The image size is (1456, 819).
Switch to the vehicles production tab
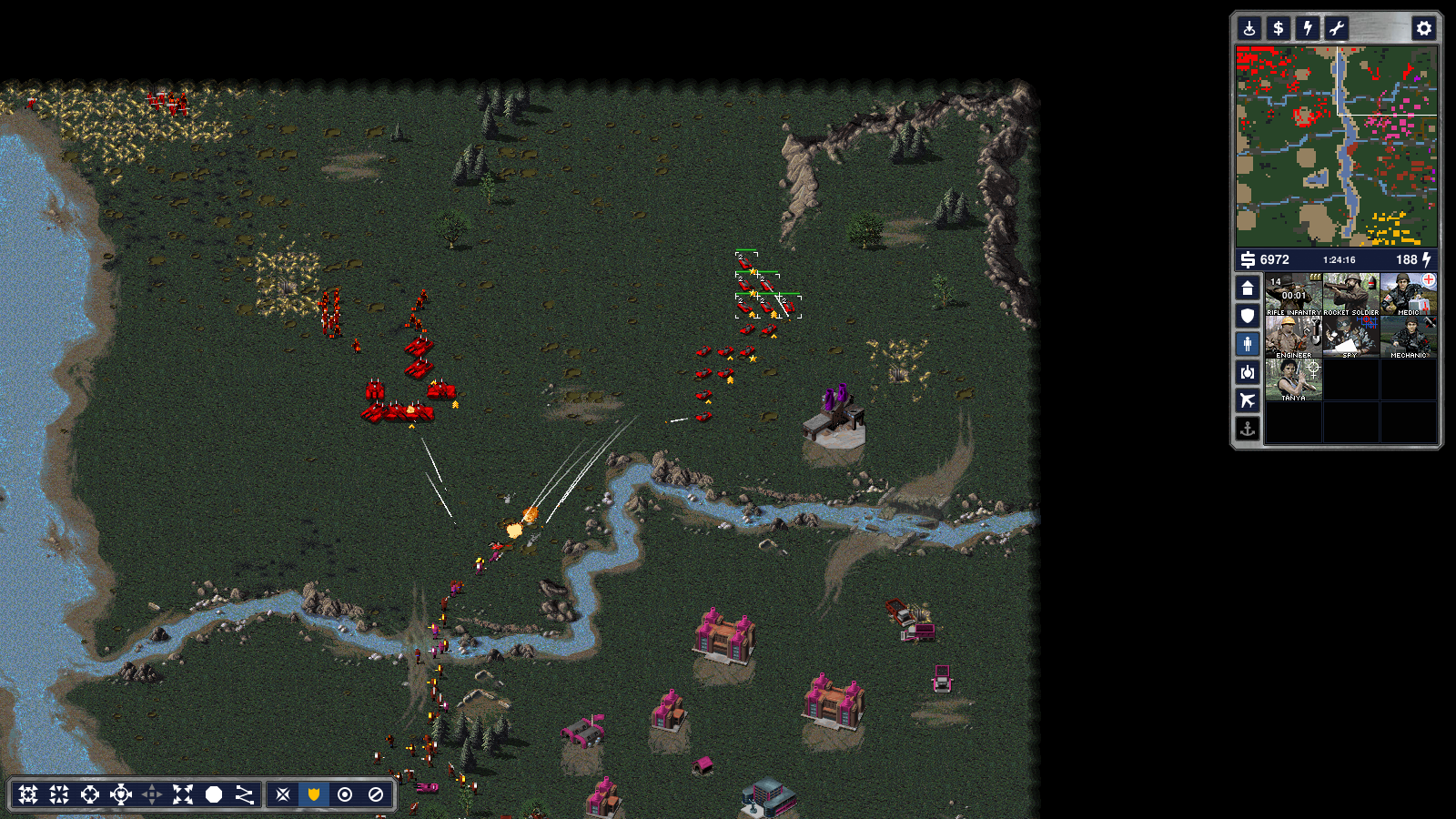pos(1248,372)
